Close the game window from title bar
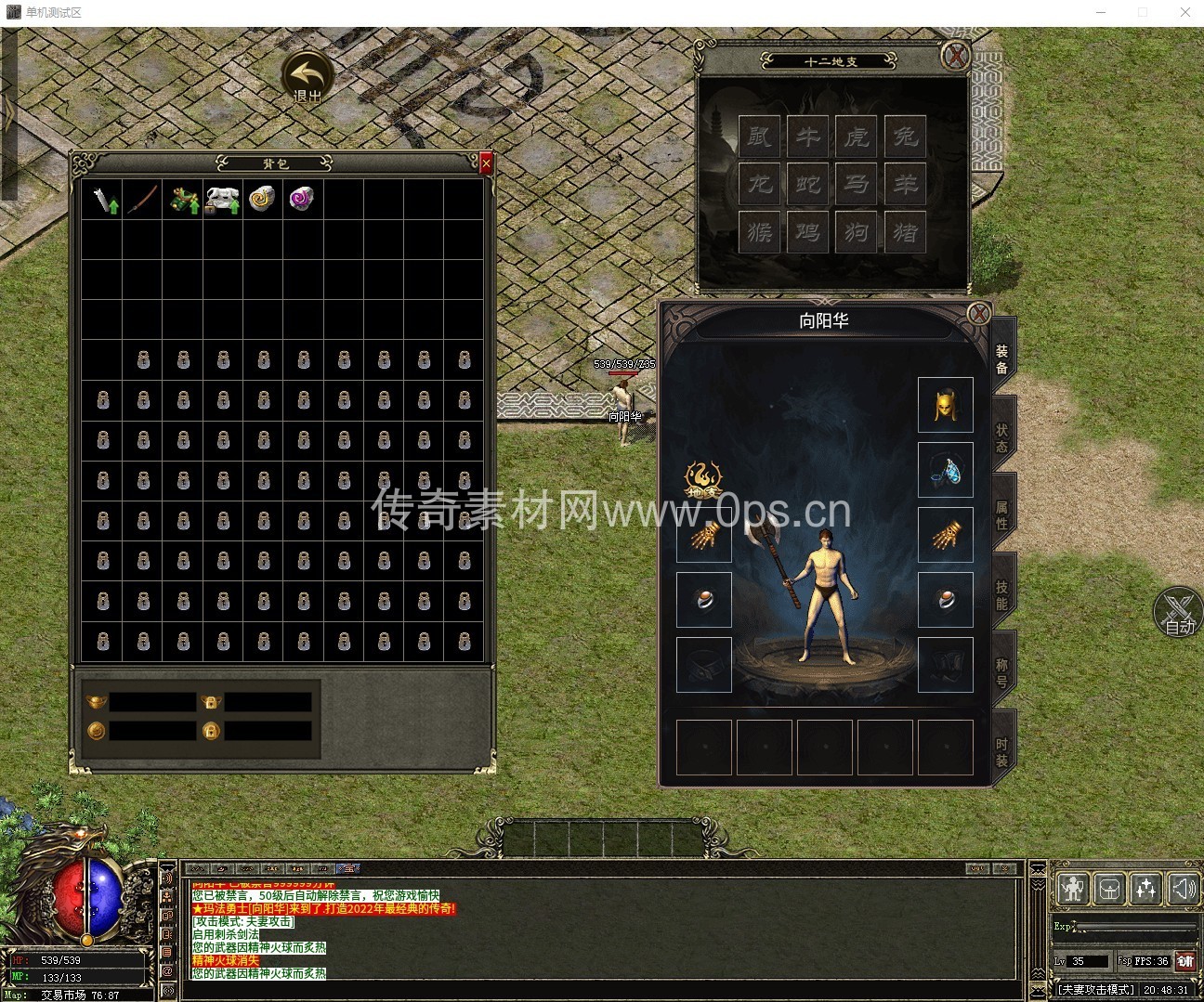The height and width of the screenshot is (1002, 1204). point(1184,12)
